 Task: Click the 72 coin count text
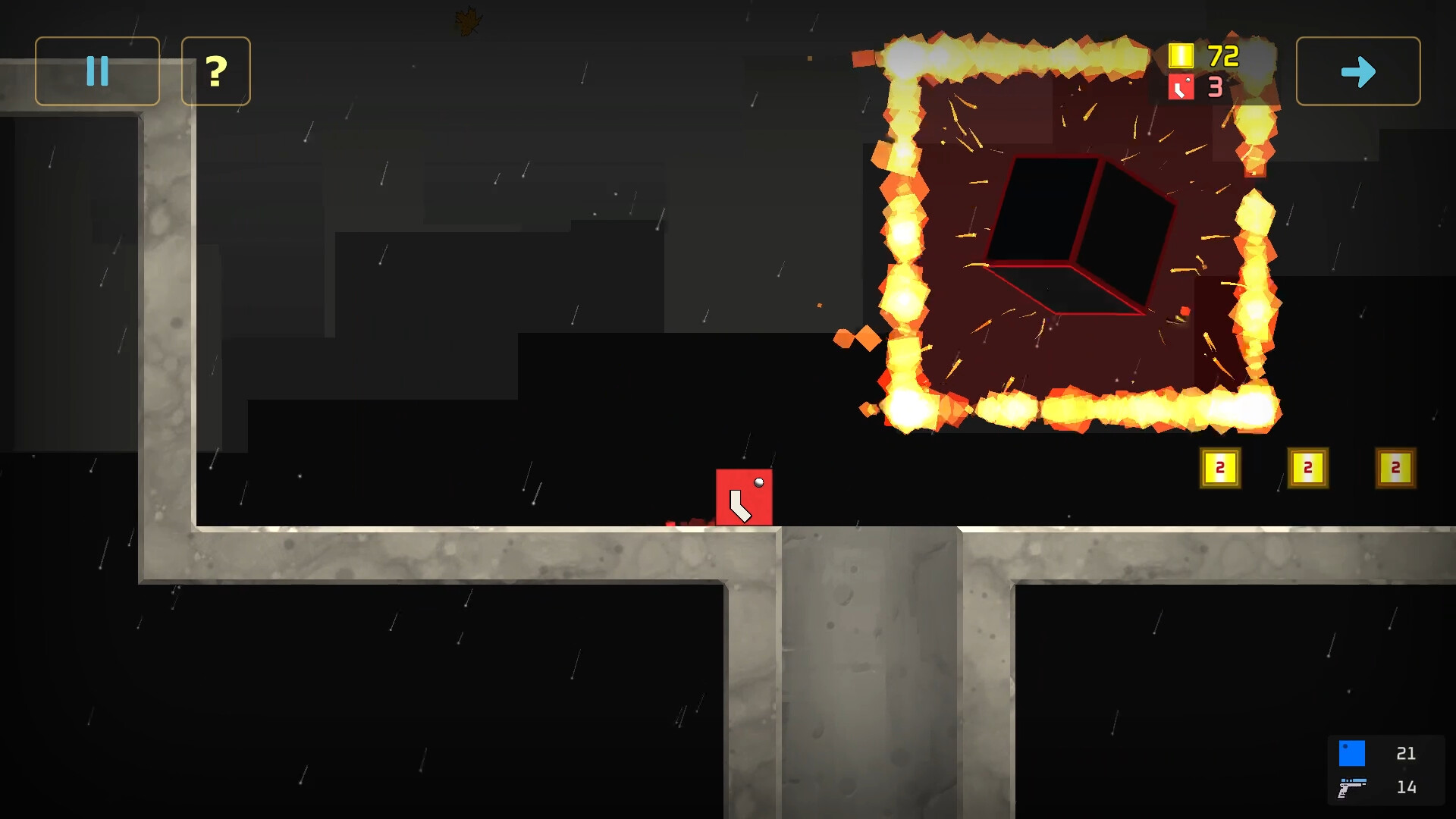[1222, 55]
